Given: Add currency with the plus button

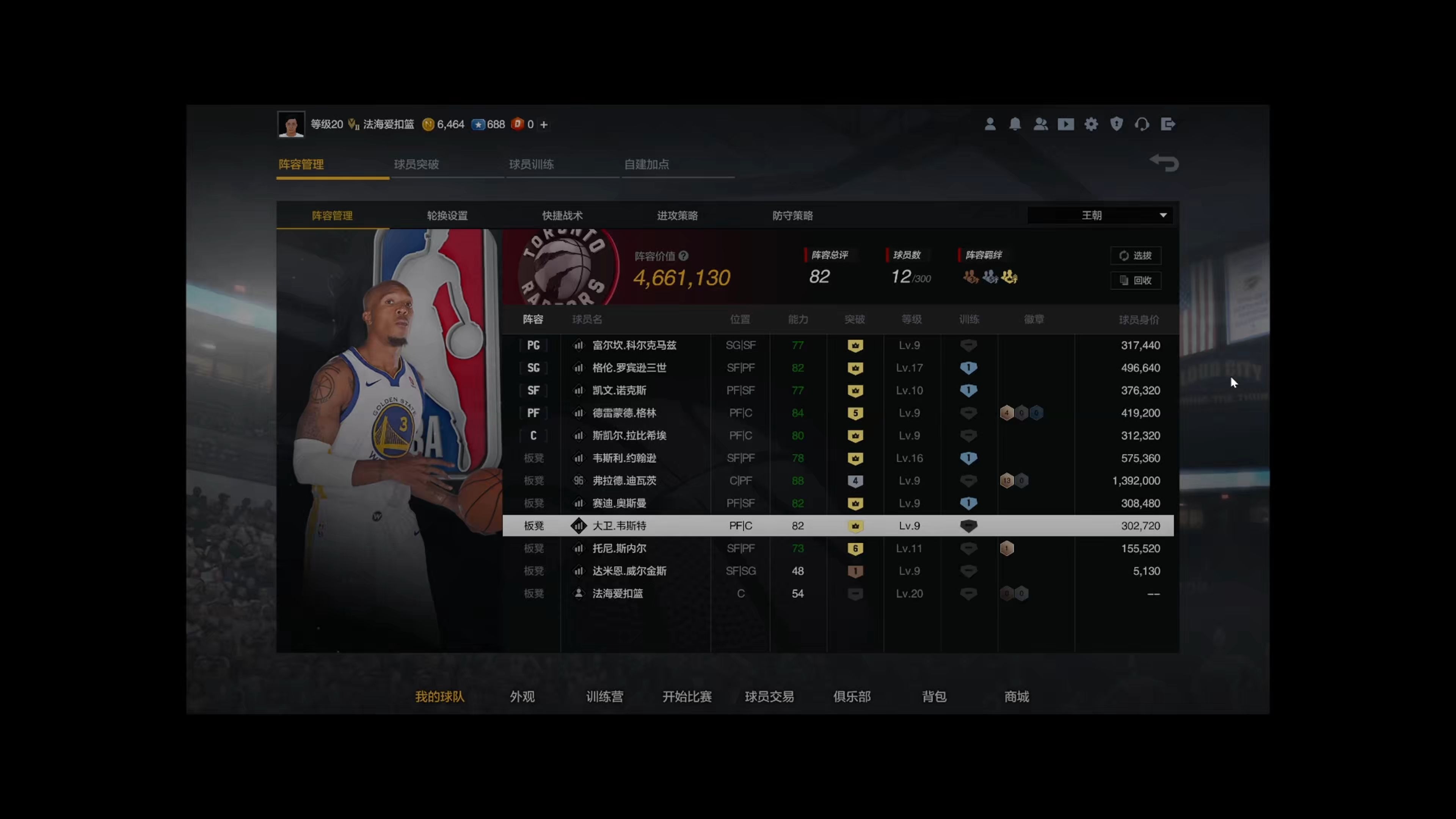Looking at the screenshot, I should (x=544, y=125).
